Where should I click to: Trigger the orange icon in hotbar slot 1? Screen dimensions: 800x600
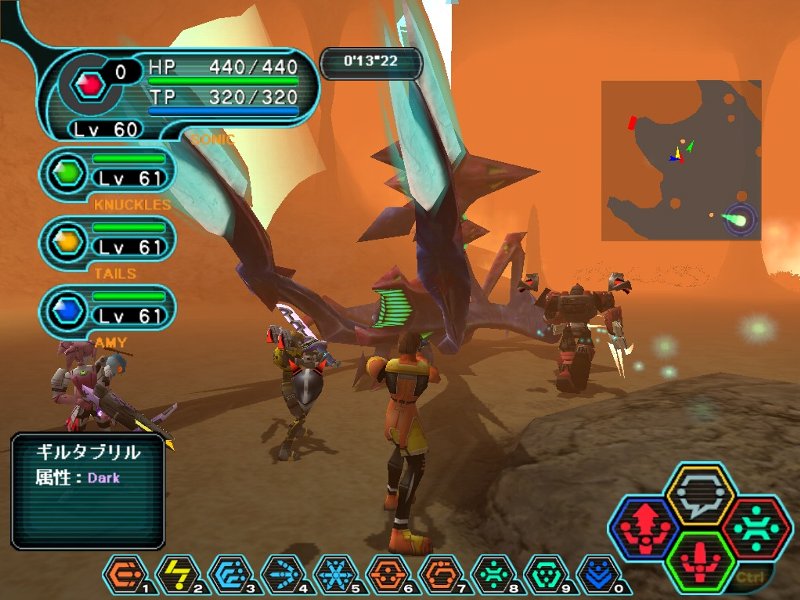point(120,572)
